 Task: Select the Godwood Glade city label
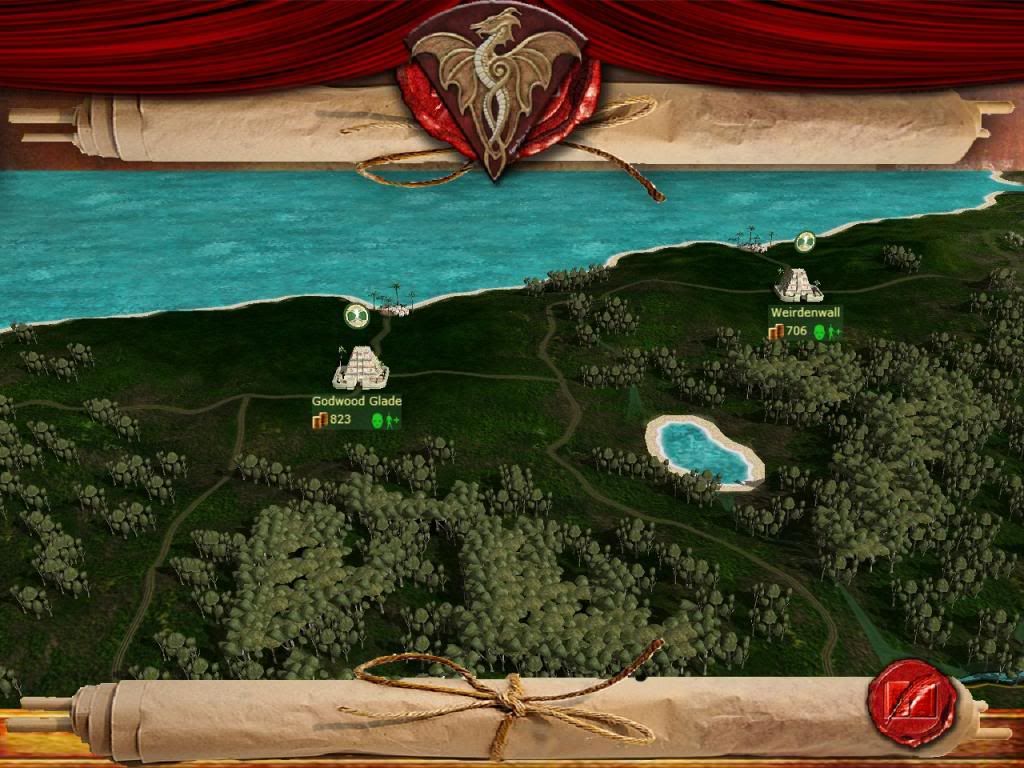357,401
